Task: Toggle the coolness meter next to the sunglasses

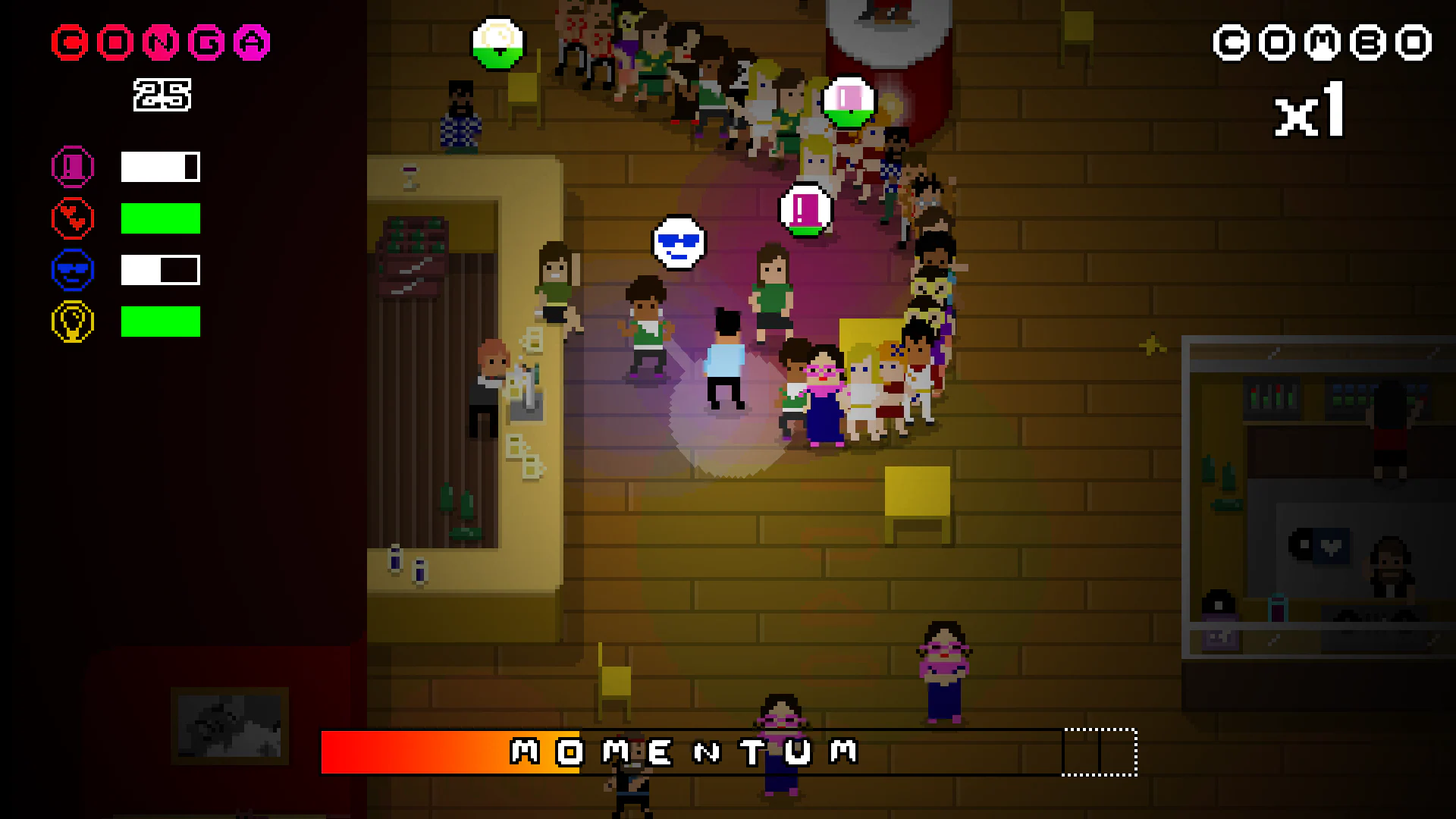Action: click(x=159, y=269)
